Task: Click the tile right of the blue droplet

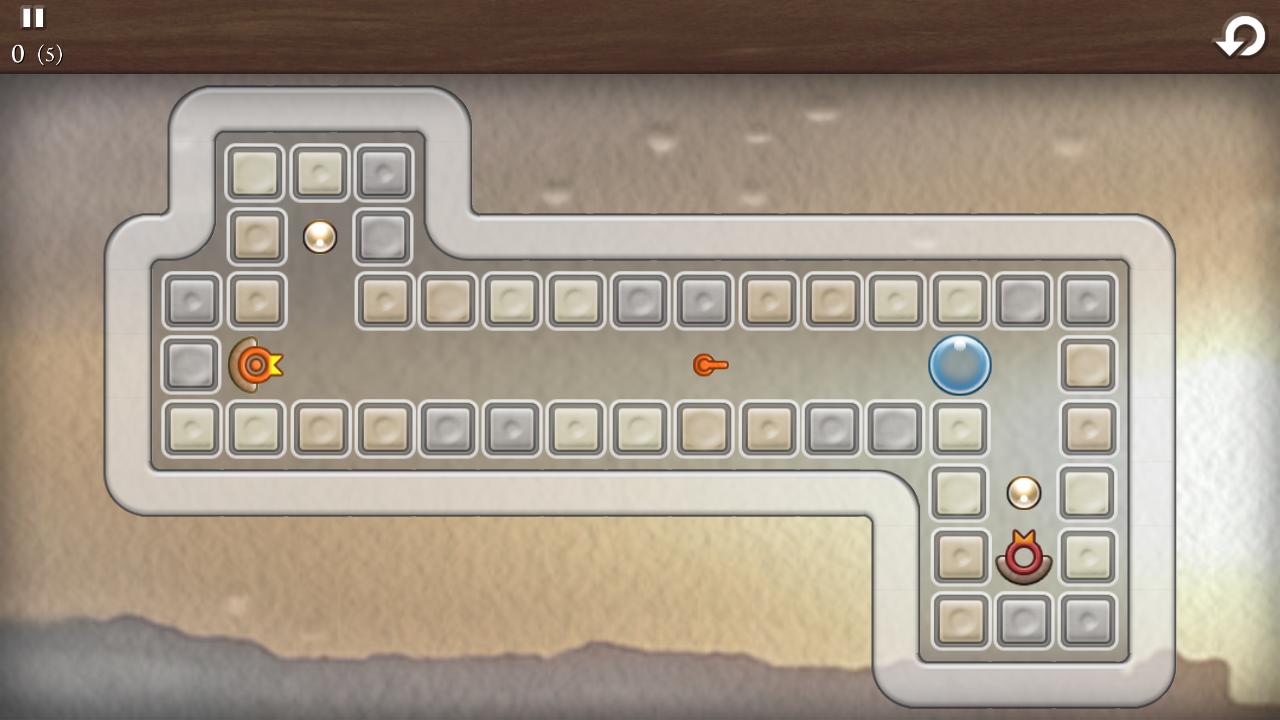Action: pos(1088,365)
